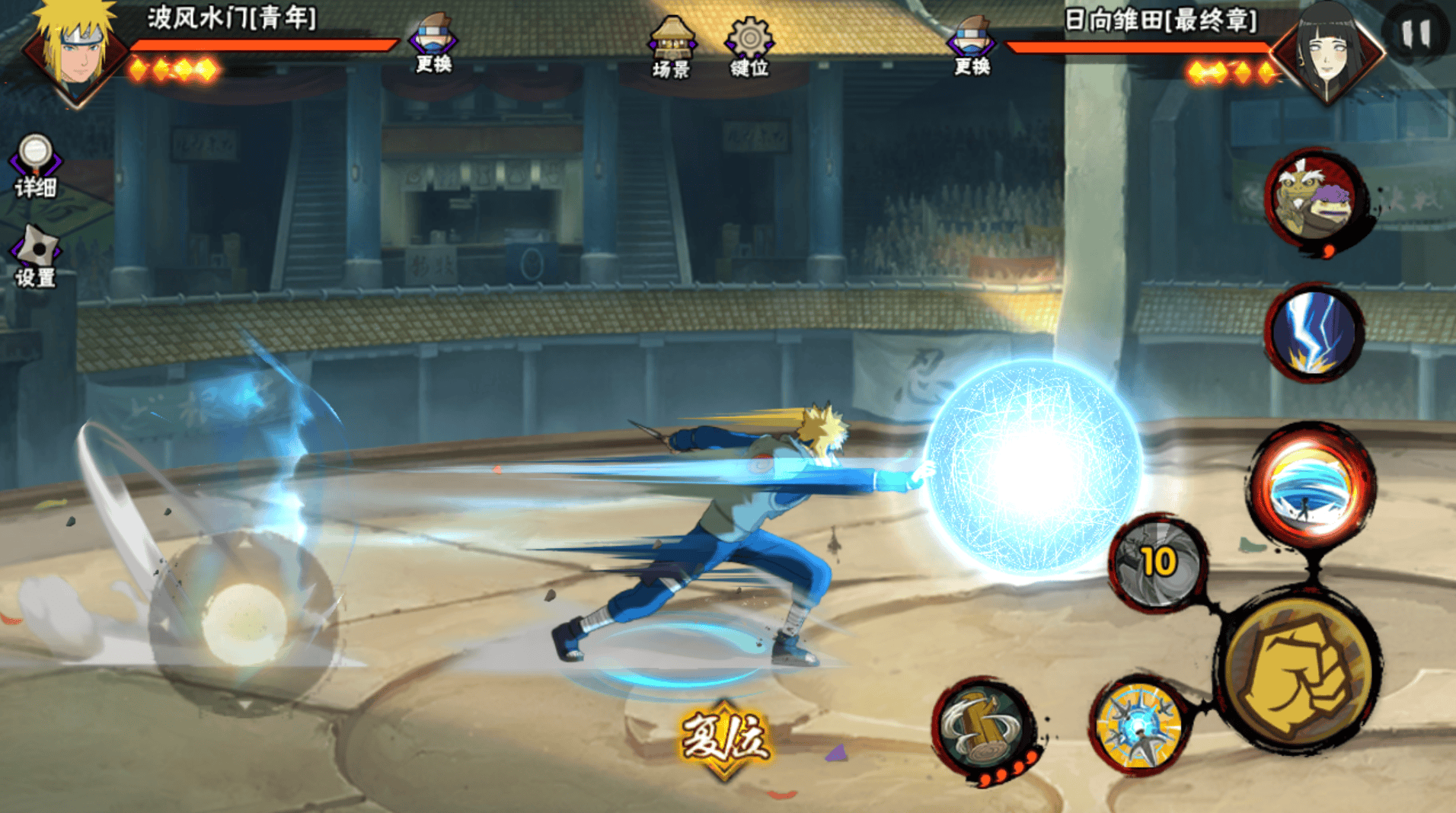Swap the opponent ninja via right 更换
Screen dimensions: 1456x813
tap(972, 46)
